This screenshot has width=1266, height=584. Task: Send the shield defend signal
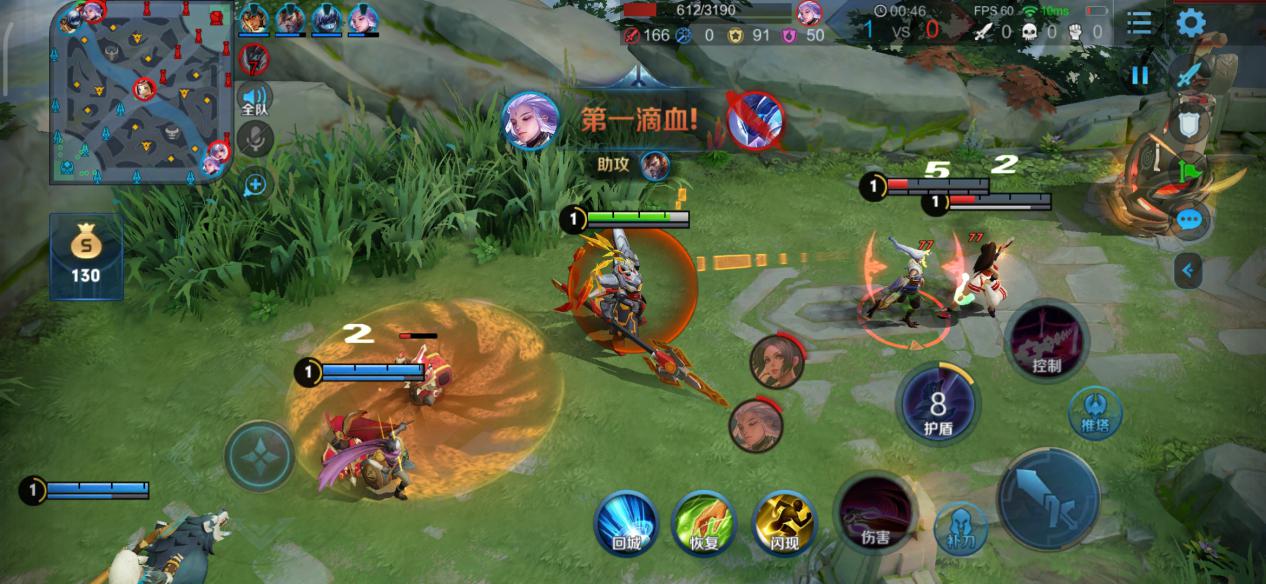pos(1189,124)
